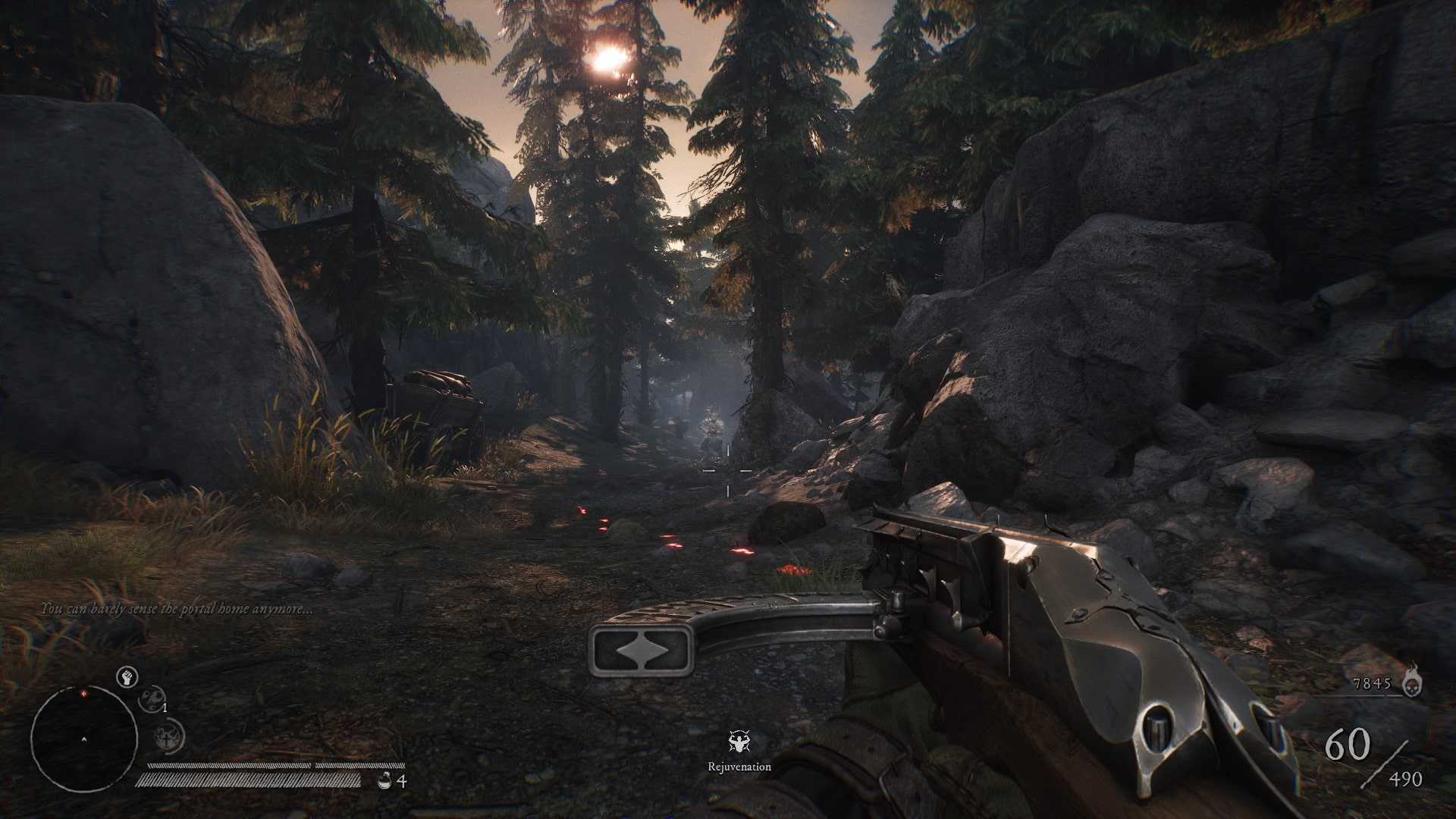This screenshot has height=819, width=1456.
Task: Use the healing potion flask icon
Action: tap(386, 780)
